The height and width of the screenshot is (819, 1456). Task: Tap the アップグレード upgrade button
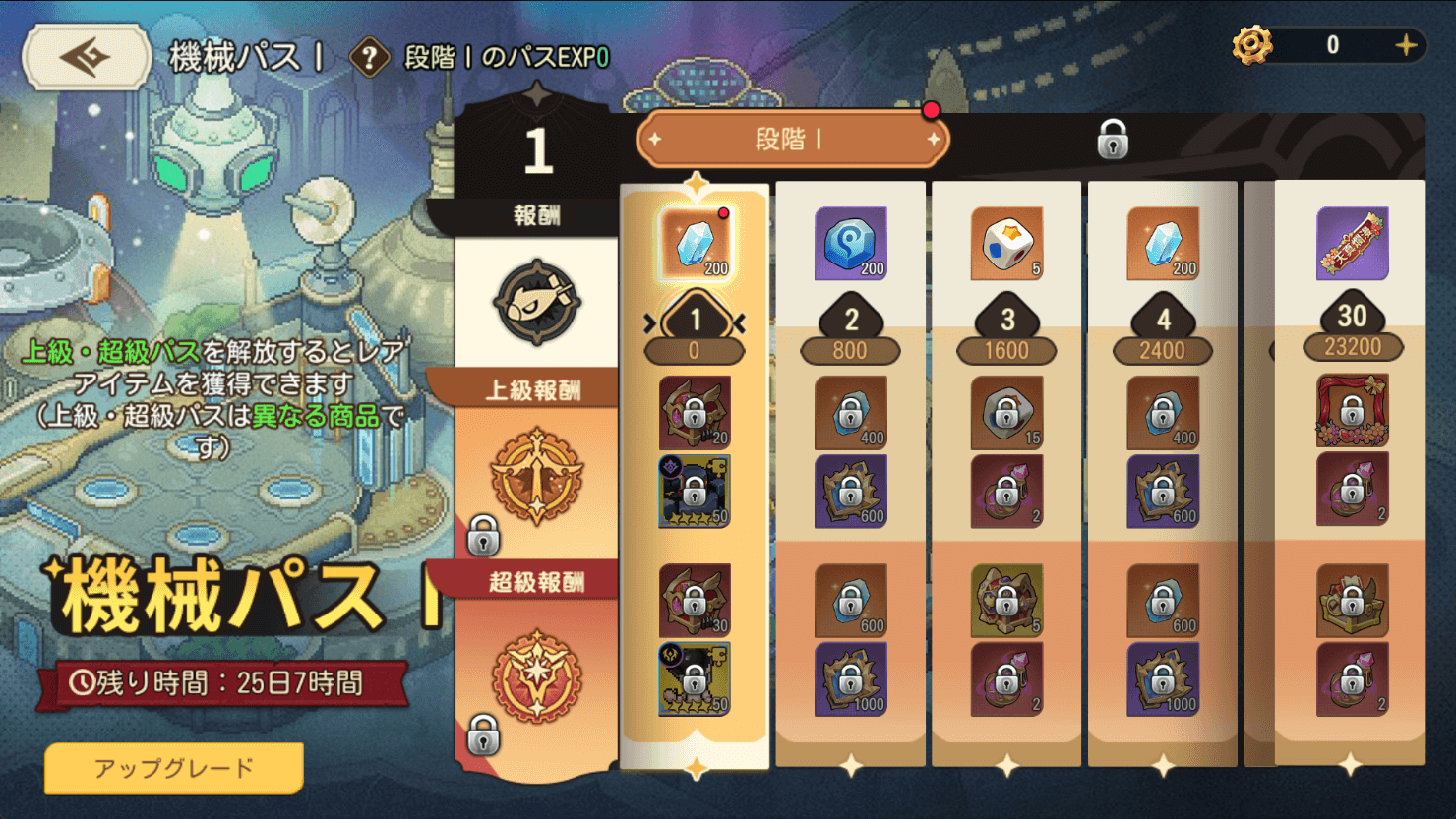(174, 768)
